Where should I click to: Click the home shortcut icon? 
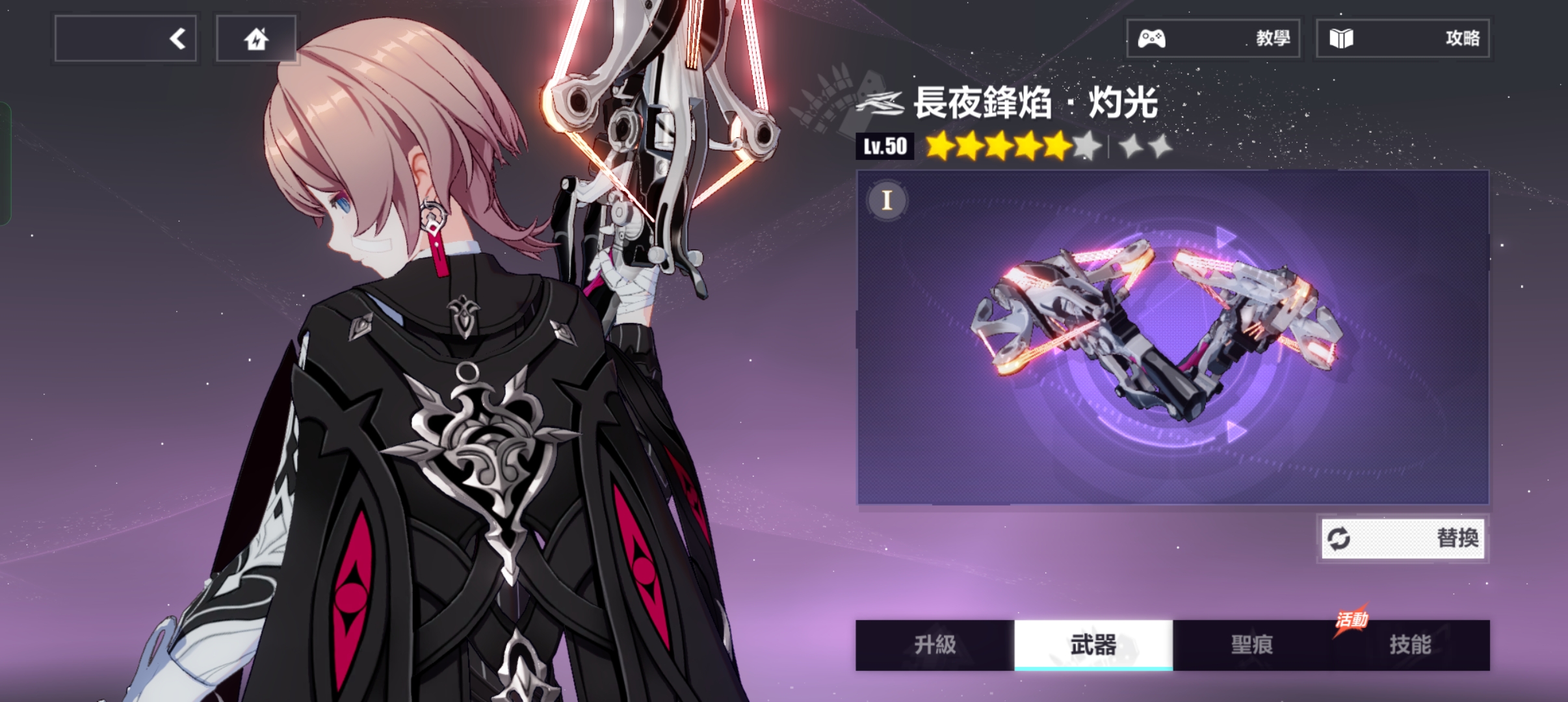[256, 40]
